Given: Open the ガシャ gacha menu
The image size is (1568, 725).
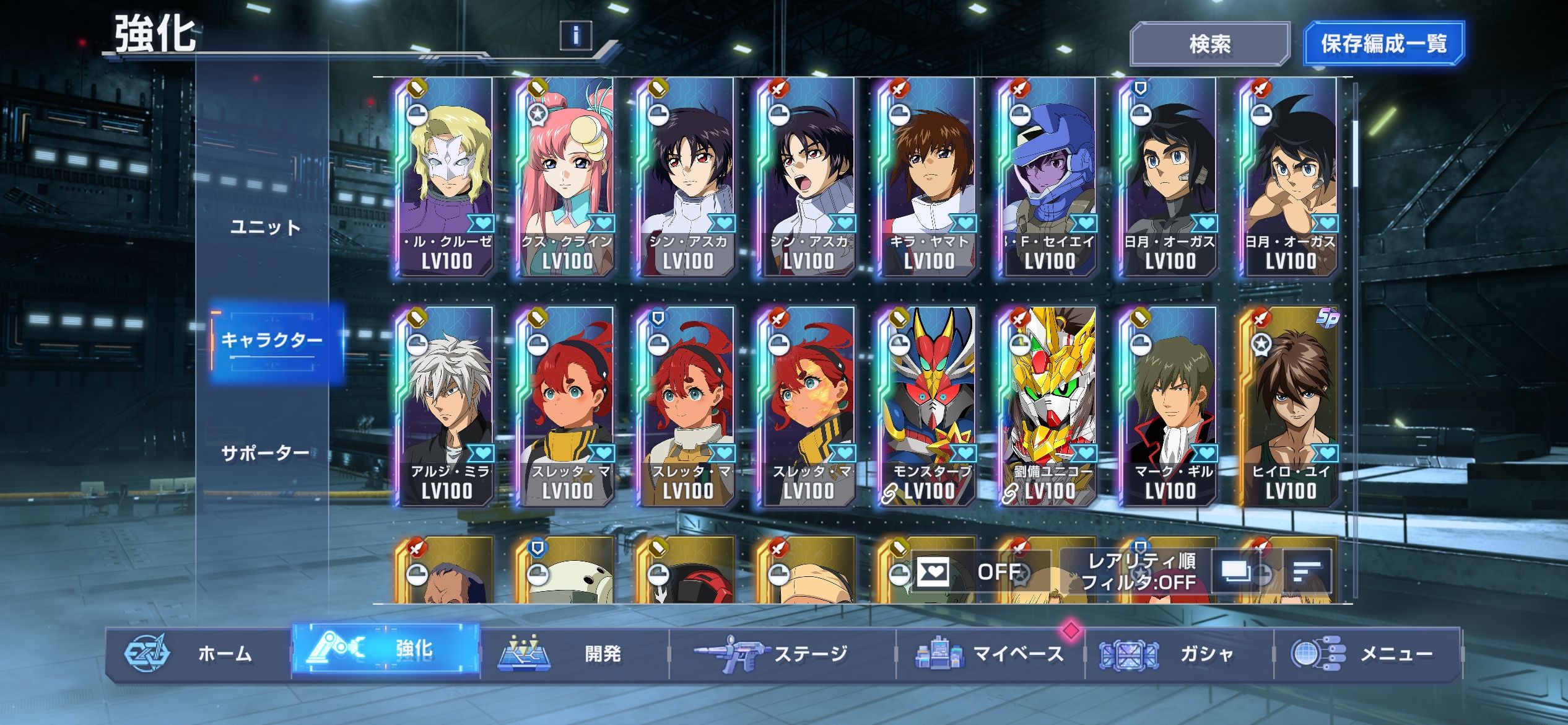Looking at the screenshot, I should click(1178, 654).
